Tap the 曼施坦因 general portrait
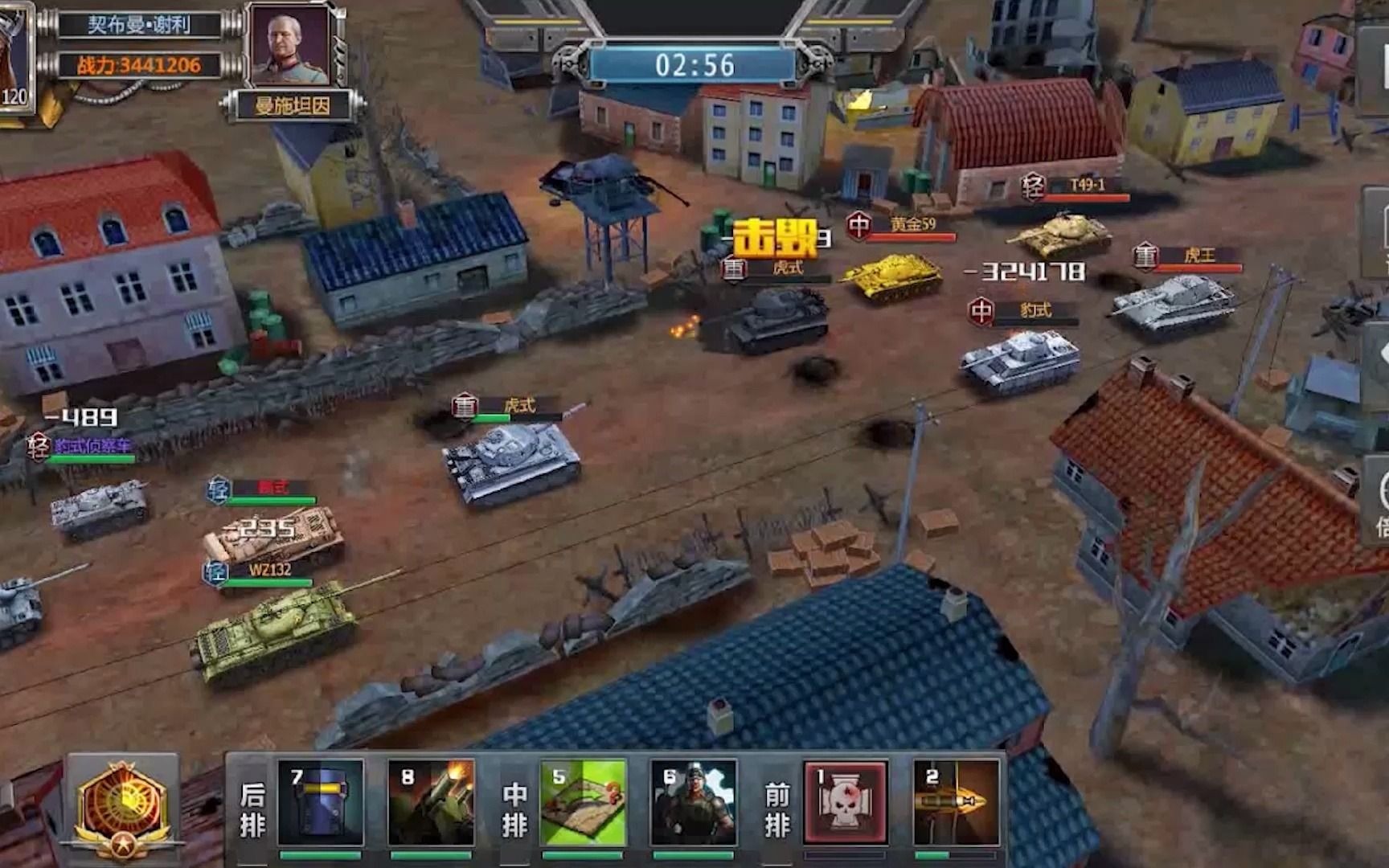 point(291,44)
